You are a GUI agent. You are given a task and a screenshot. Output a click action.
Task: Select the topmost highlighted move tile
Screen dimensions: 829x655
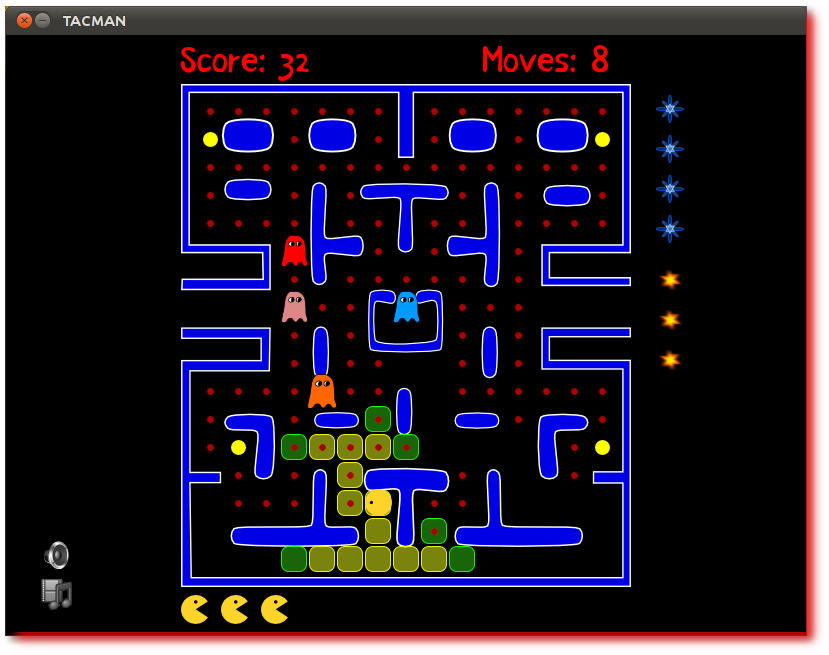pos(378,419)
